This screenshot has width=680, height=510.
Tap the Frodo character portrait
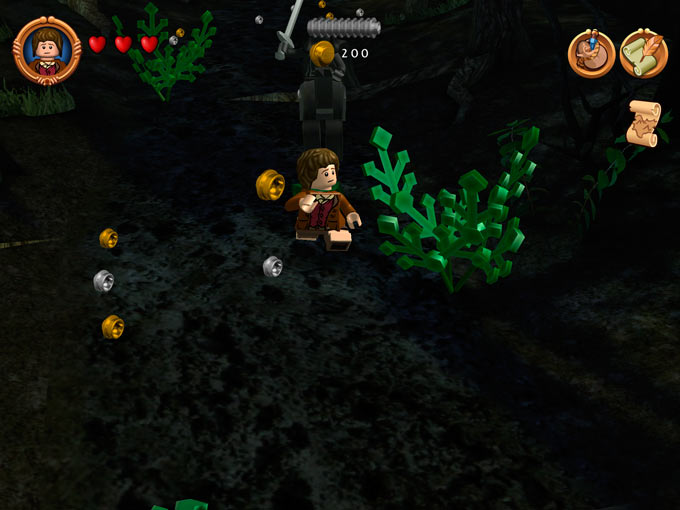[47, 50]
